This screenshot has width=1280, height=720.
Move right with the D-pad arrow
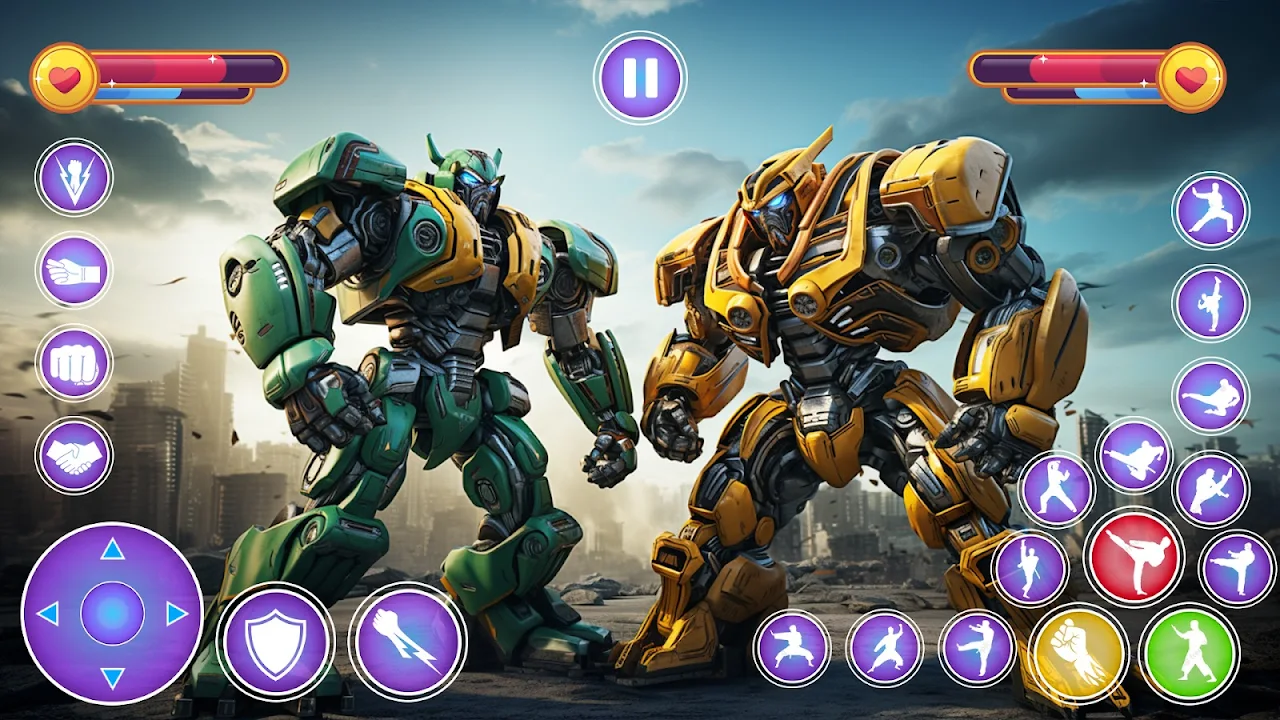point(177,613)
